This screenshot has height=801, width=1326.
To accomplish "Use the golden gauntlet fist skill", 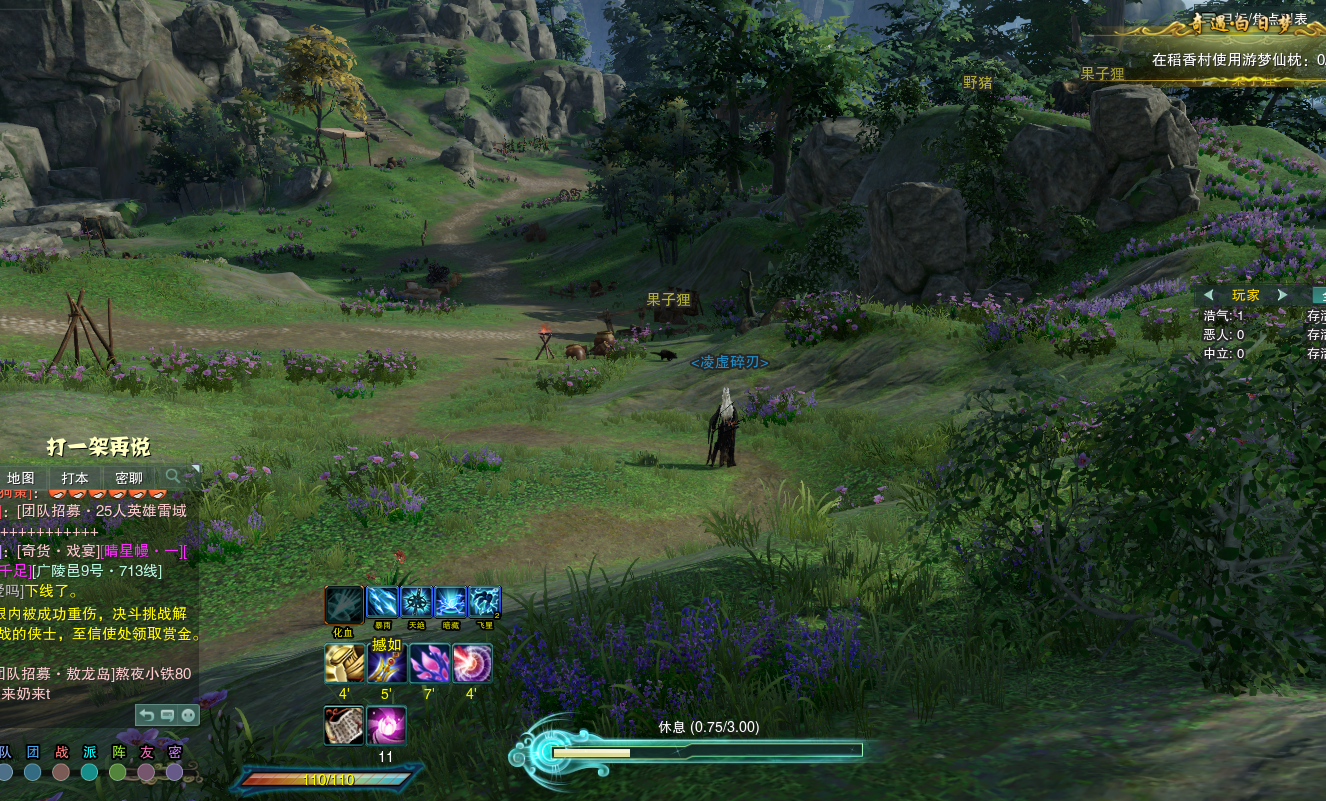I will pos(344,663).
